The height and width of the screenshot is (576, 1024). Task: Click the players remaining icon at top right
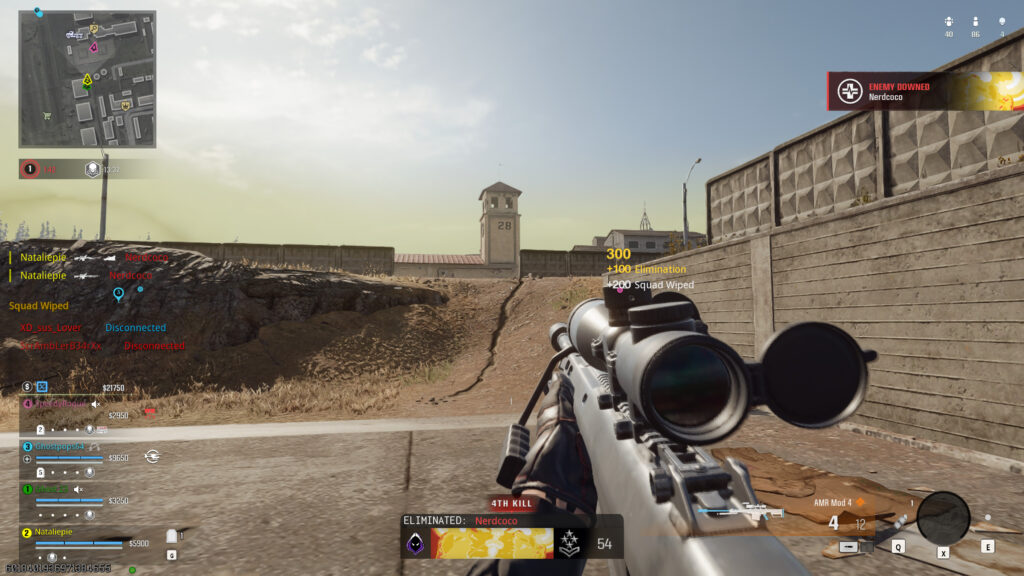click(975, 22)
